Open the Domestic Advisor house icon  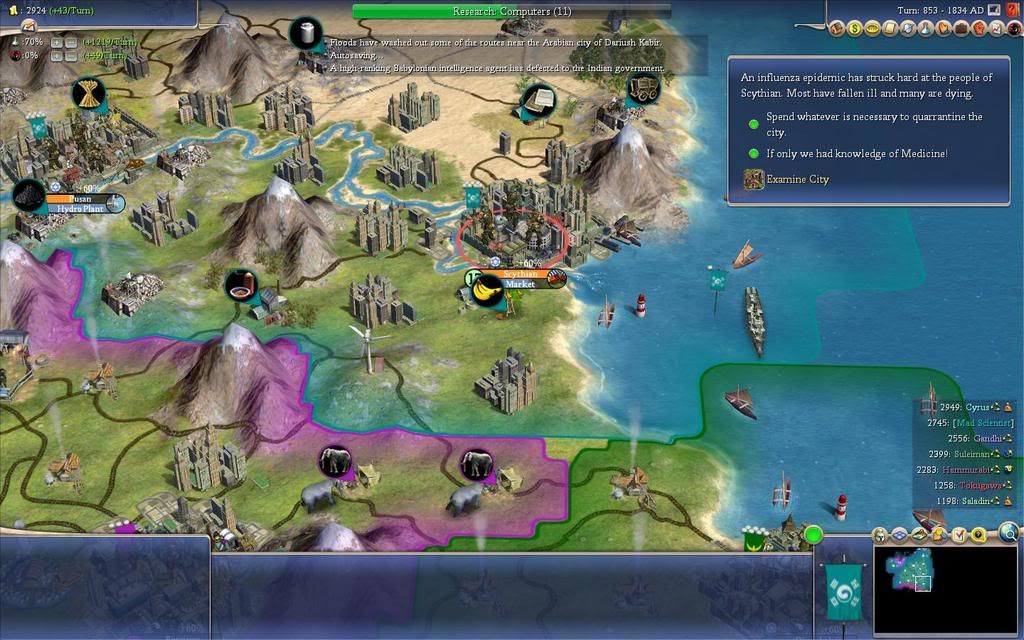coord(837,29)
